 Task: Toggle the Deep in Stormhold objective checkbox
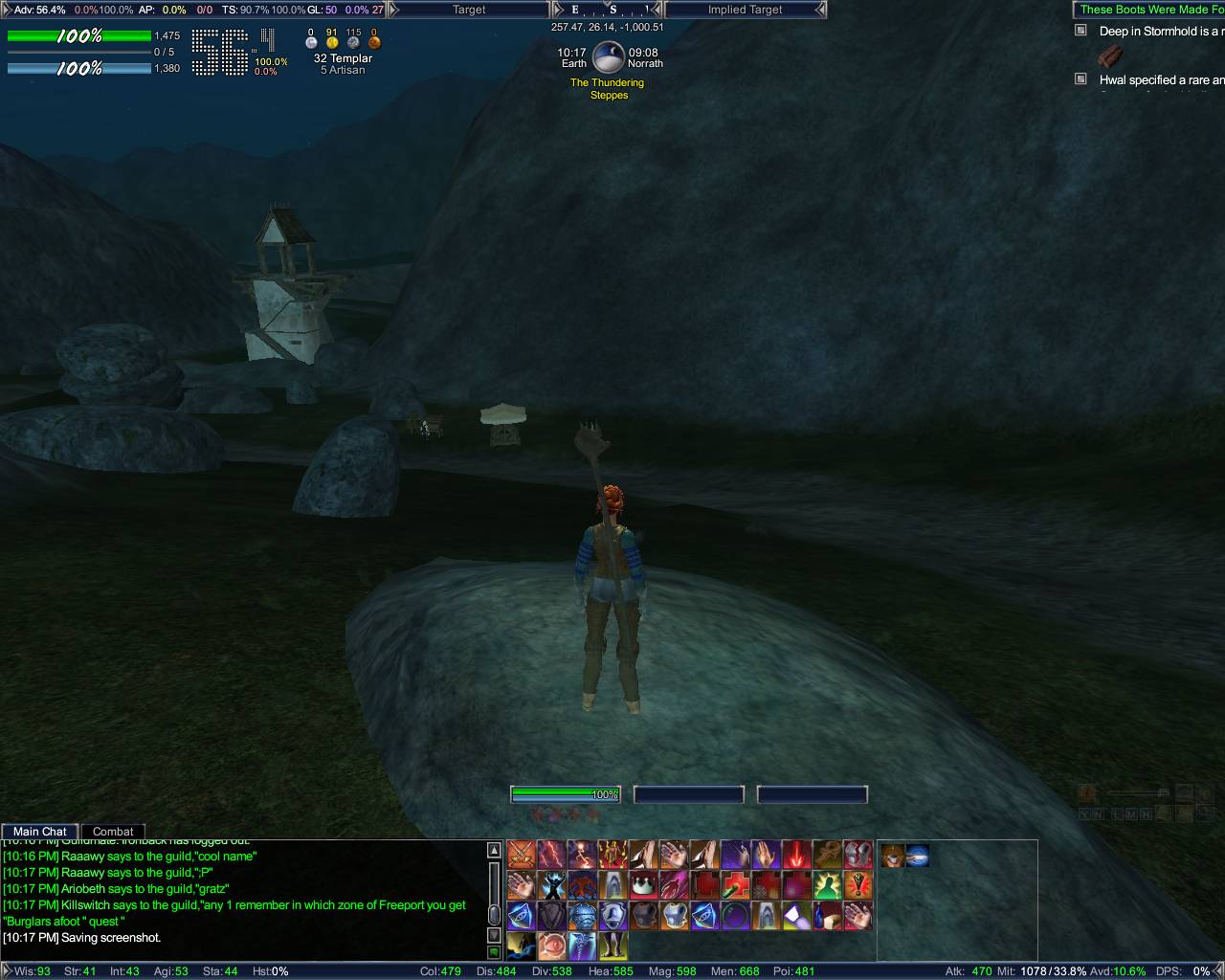point(1081,31)
